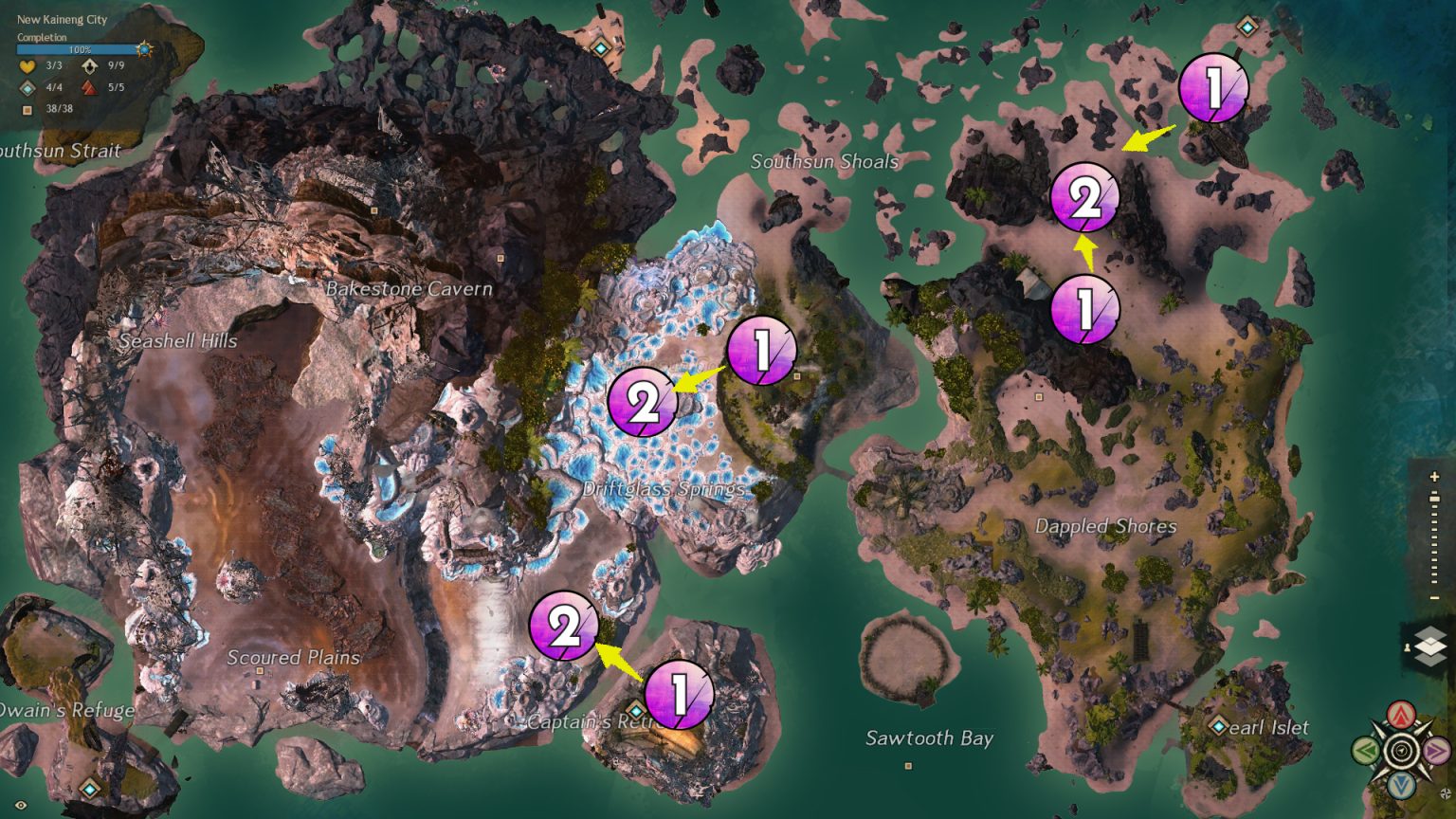Zoom in using the plus button
Image resolution: width=1456 pixels, height=819 pixels.
click(1433, 475)
